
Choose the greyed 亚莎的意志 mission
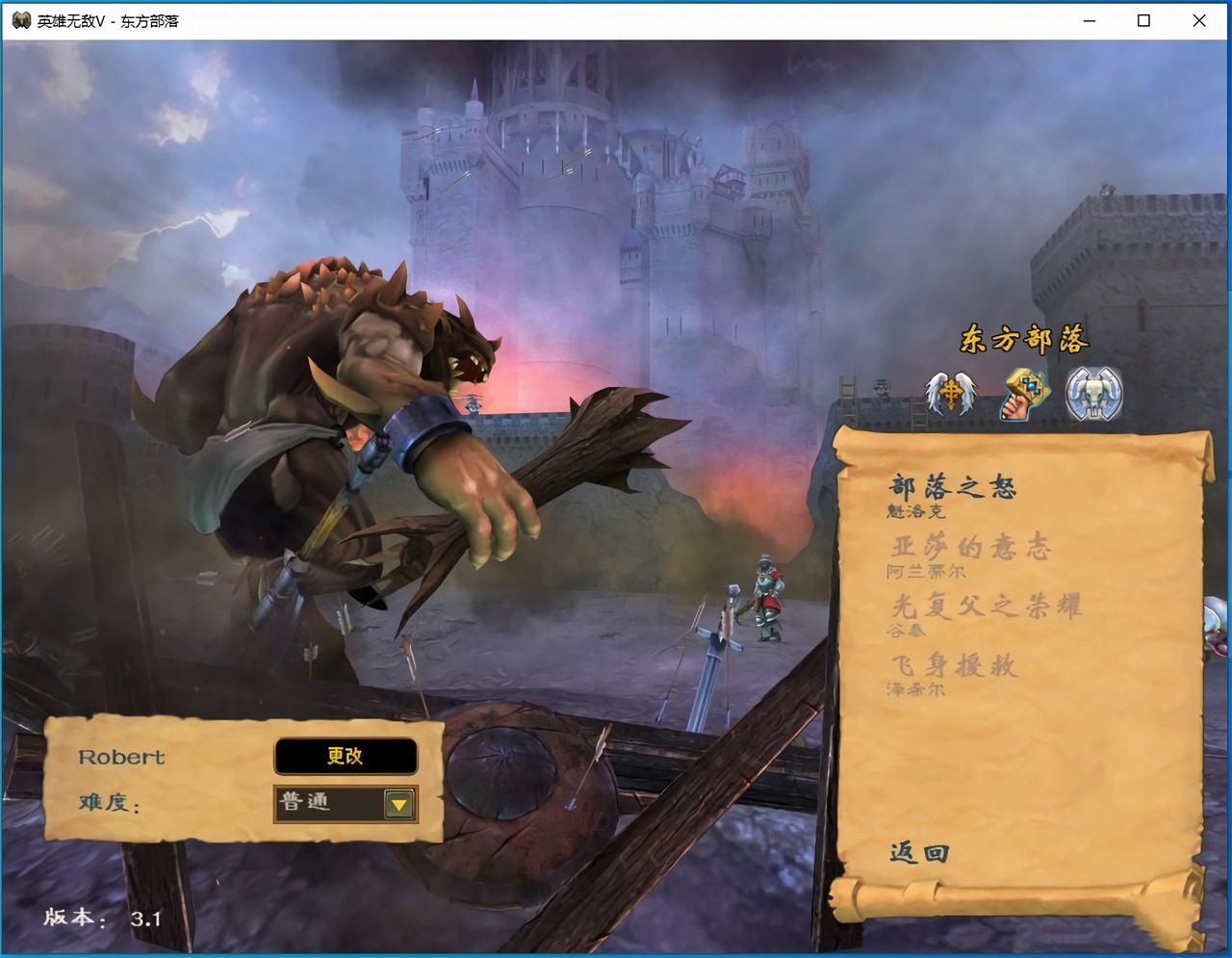969,548
